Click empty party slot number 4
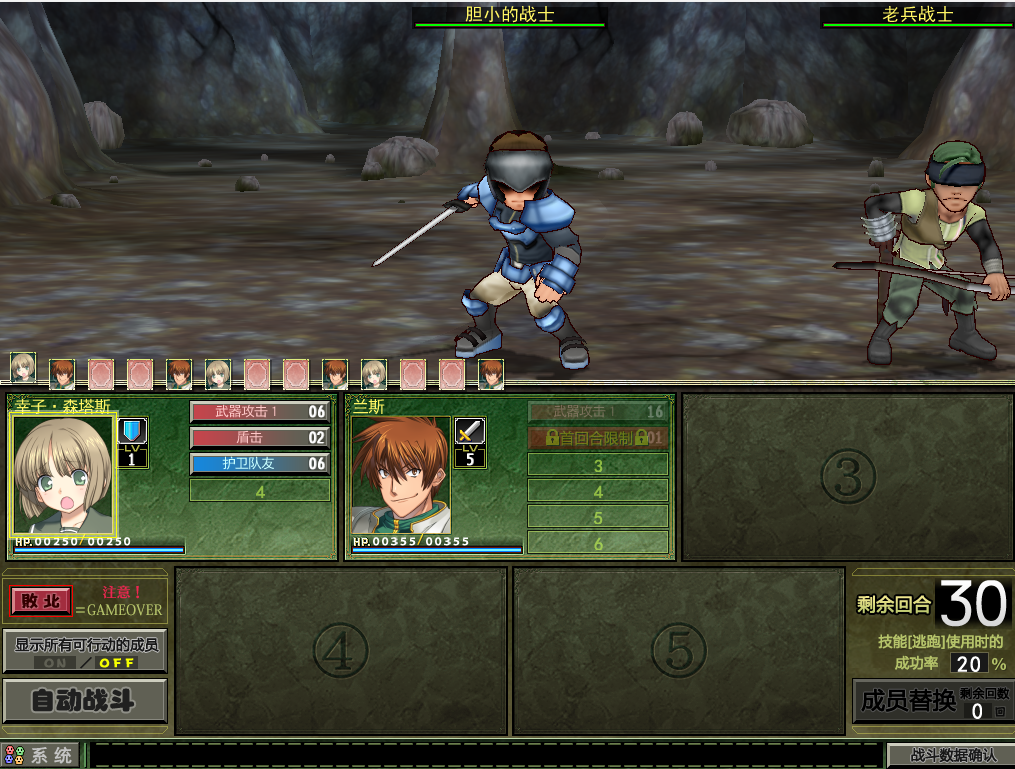This screenshot has height=769, width=1015. click(x=340, y=651)
